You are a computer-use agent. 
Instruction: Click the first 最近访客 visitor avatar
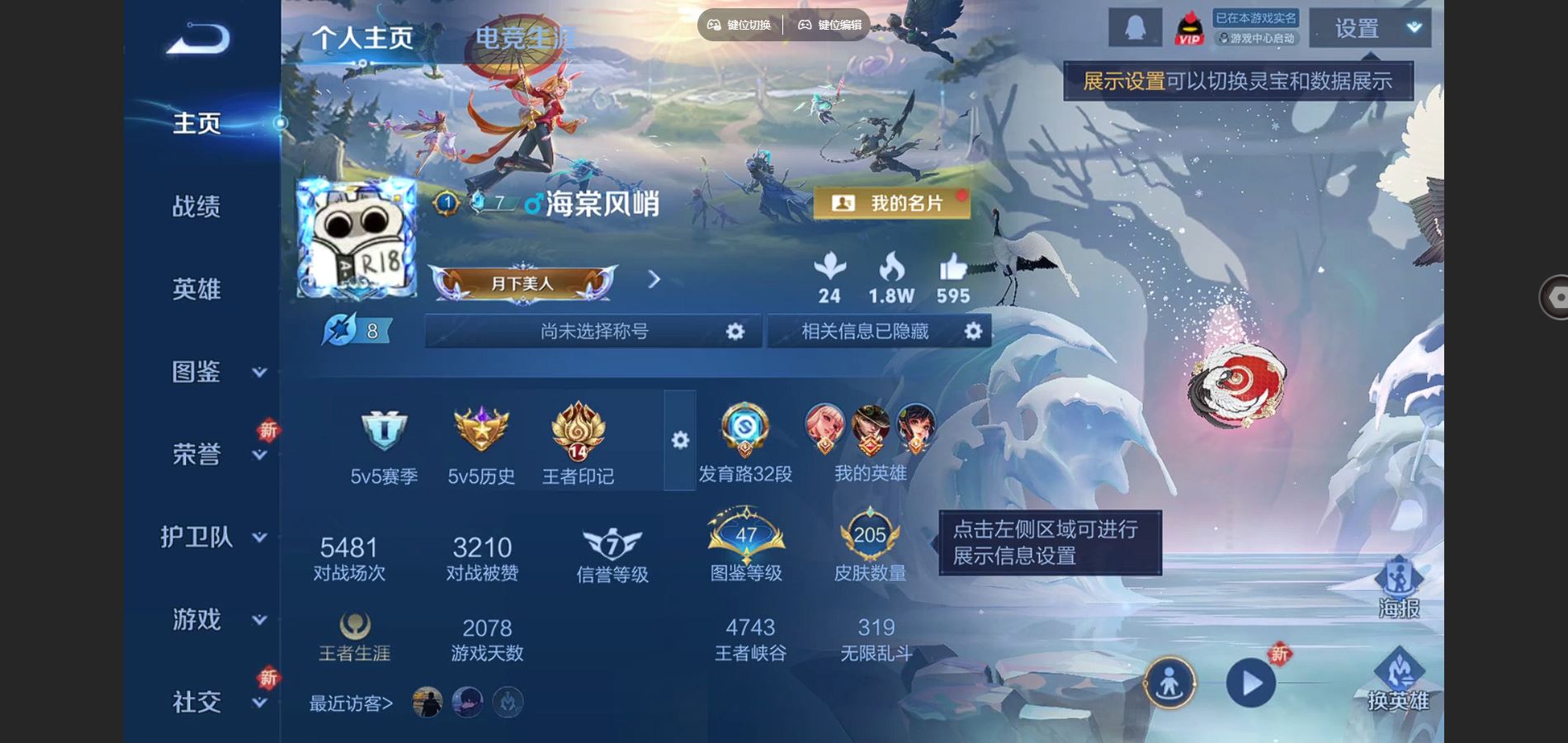pos(427,703)
